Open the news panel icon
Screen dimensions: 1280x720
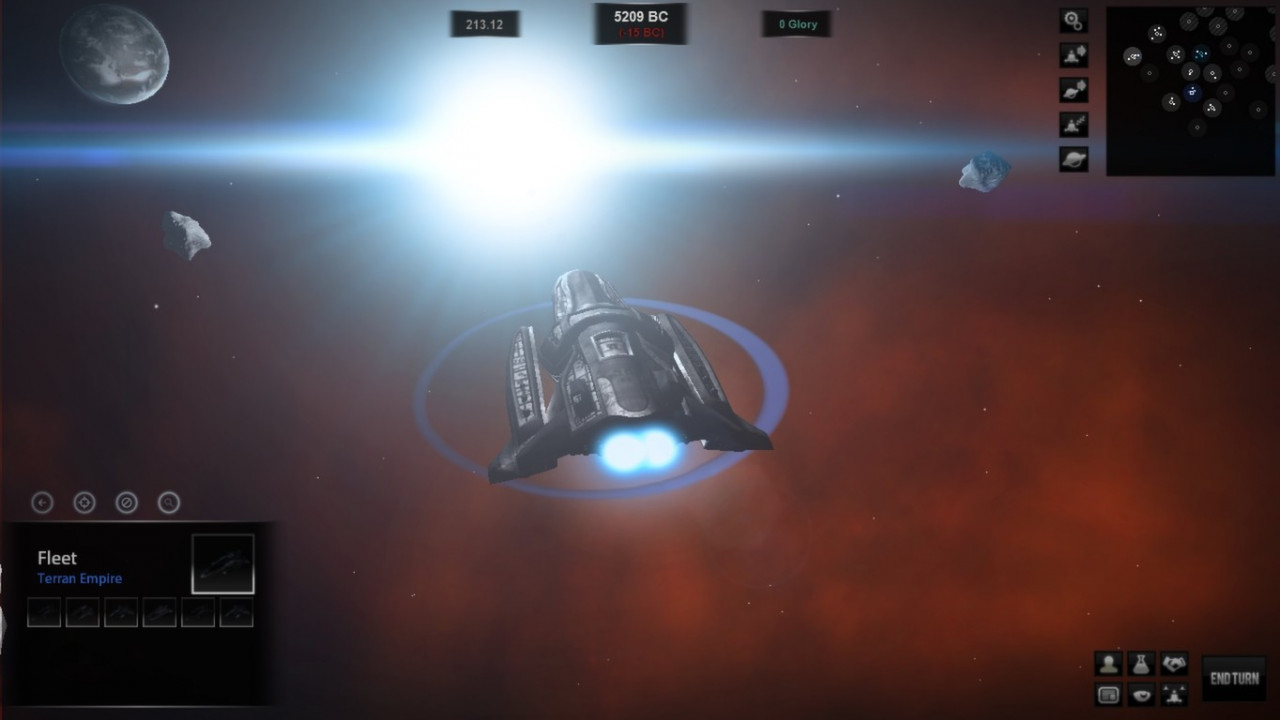[x=1108, y=694]
